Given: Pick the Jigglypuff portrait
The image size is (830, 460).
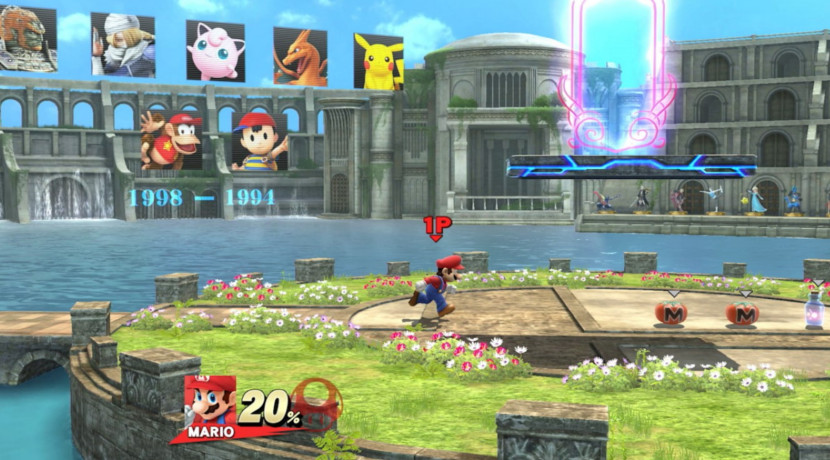Looking at the screenshot, I should coord(215,50).
